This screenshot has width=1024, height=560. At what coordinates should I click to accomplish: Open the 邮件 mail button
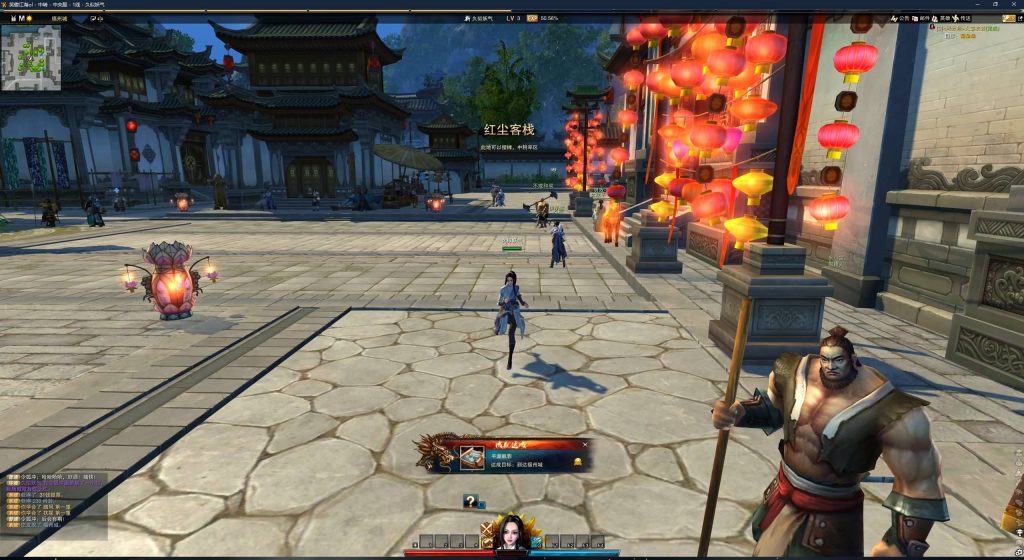click(924, 18)
